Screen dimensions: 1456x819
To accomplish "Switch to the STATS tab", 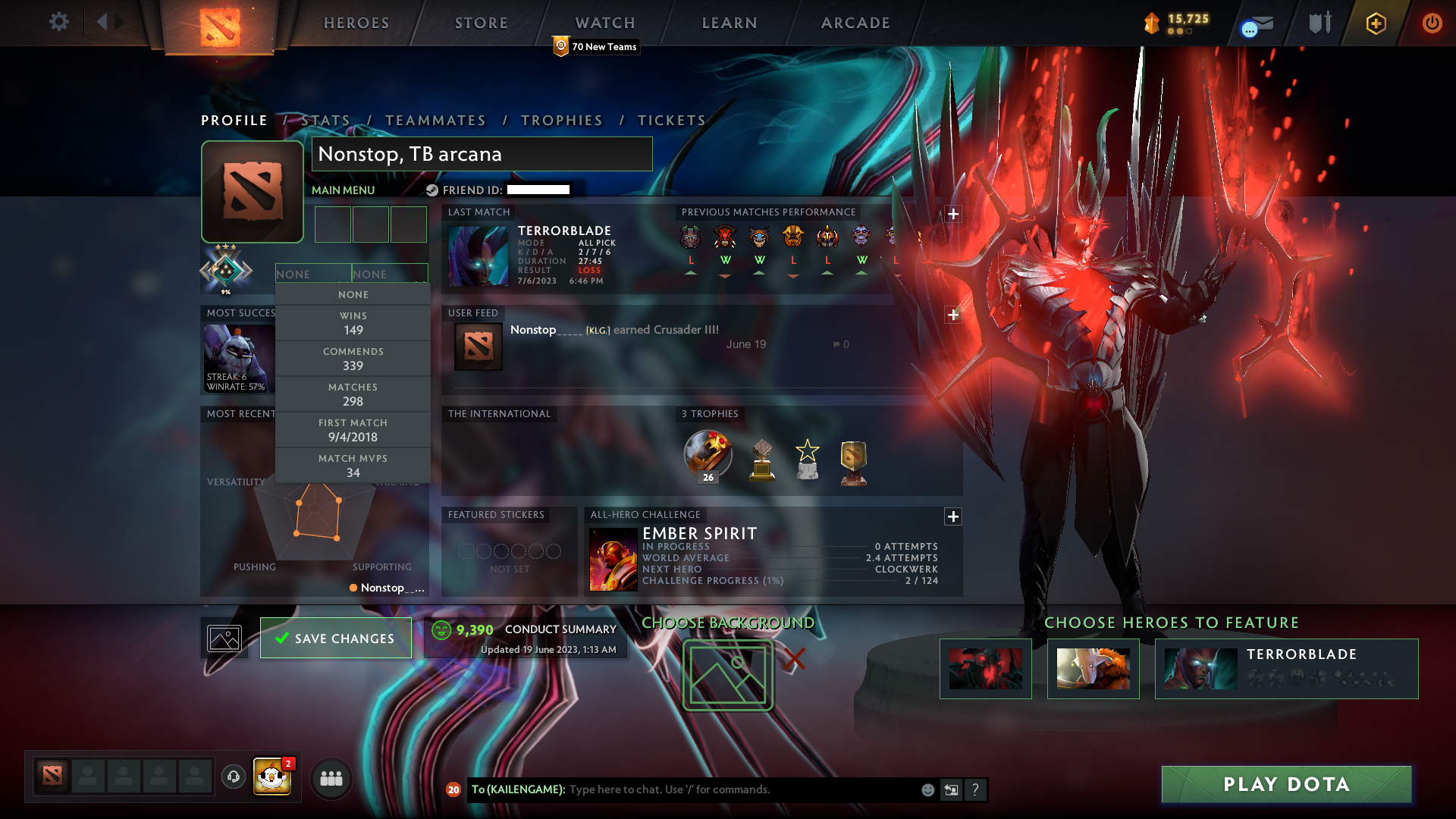I will point(324,120).
